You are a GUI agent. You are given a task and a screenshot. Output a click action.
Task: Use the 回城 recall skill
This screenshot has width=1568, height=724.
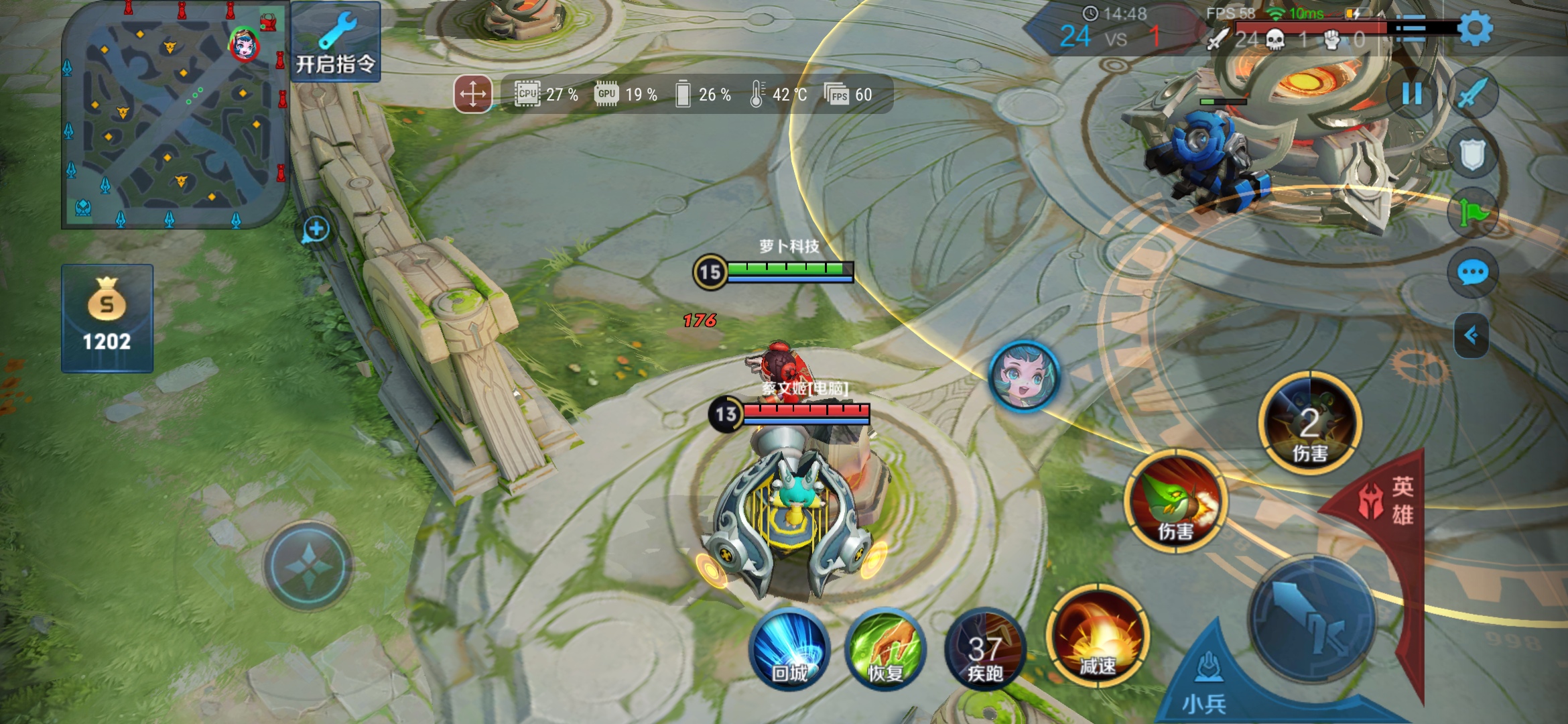(789, 649)
